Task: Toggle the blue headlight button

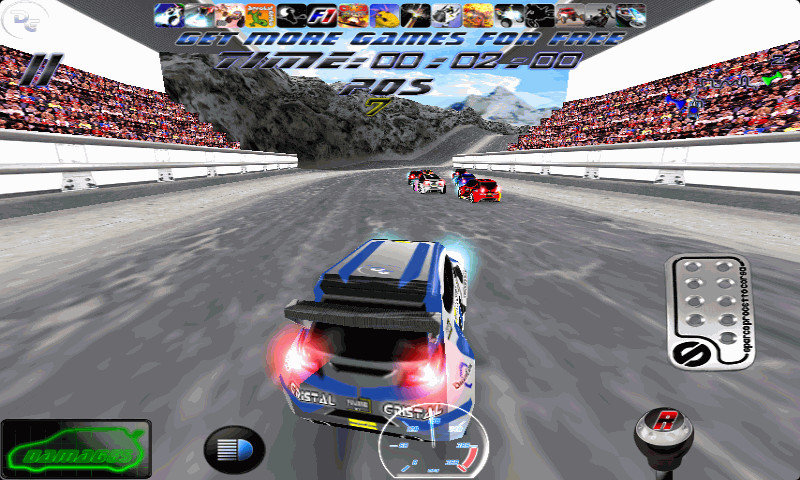Action: 234,449
